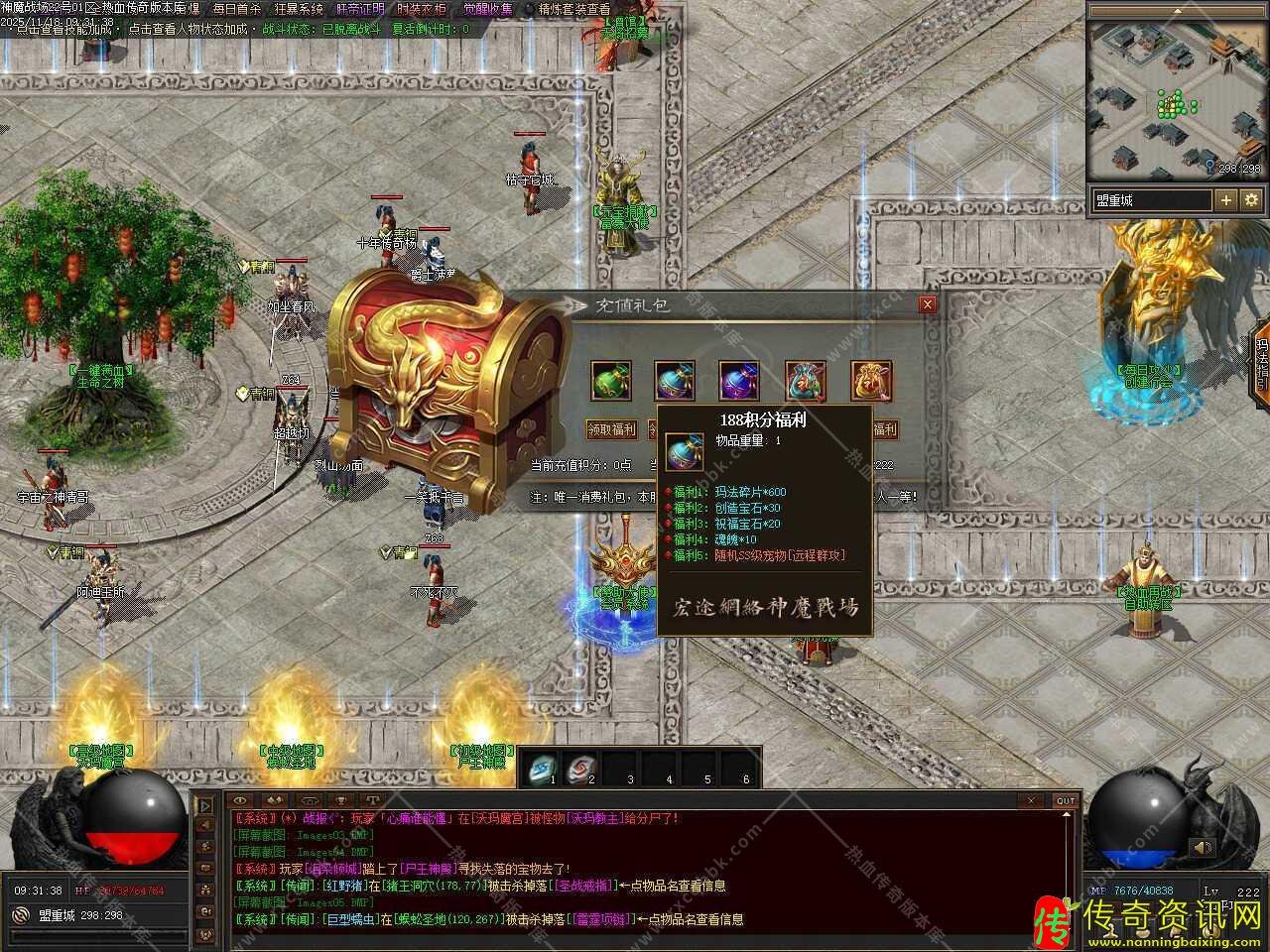Image resolution: width=1270 pixels, height=952 pixels.
Task: Open the gear settings button under minimap
Action: point(1251,200)
